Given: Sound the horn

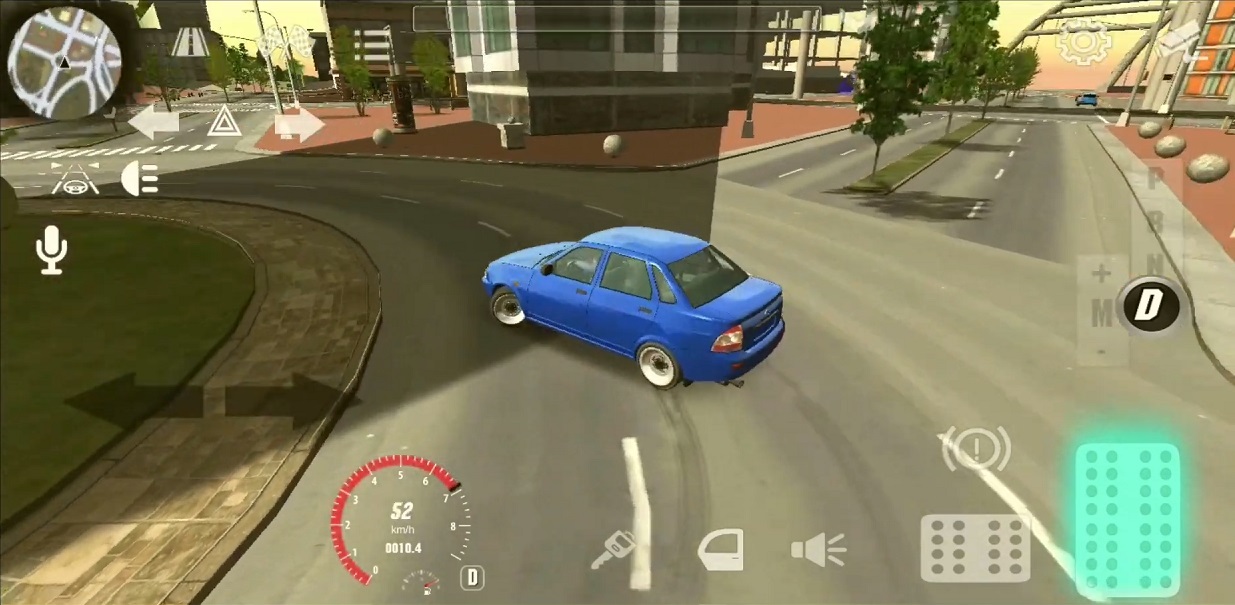Looking at the screenshot, I should pos(818,549).
